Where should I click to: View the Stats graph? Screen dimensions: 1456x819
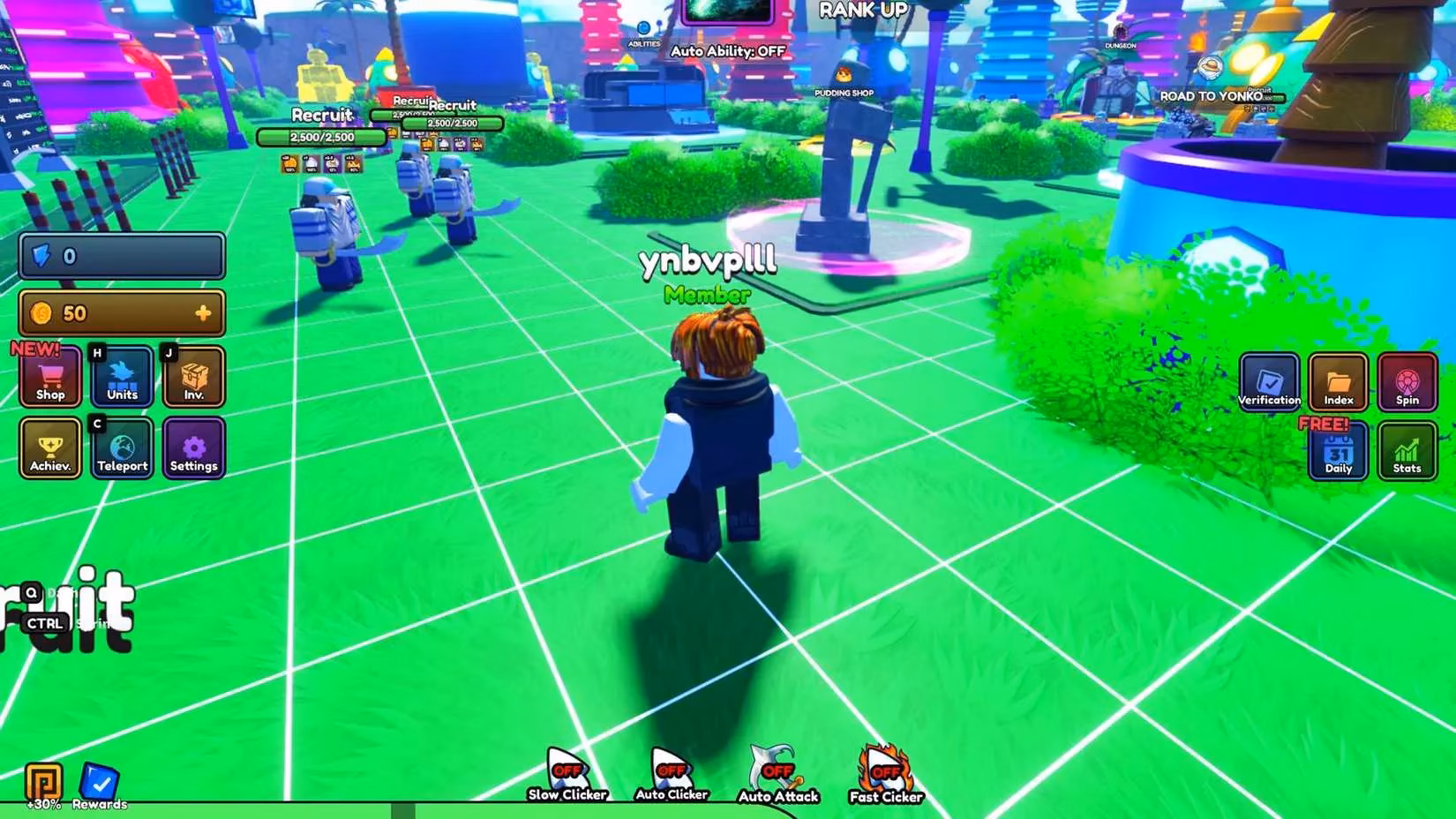click(1406, 453)
